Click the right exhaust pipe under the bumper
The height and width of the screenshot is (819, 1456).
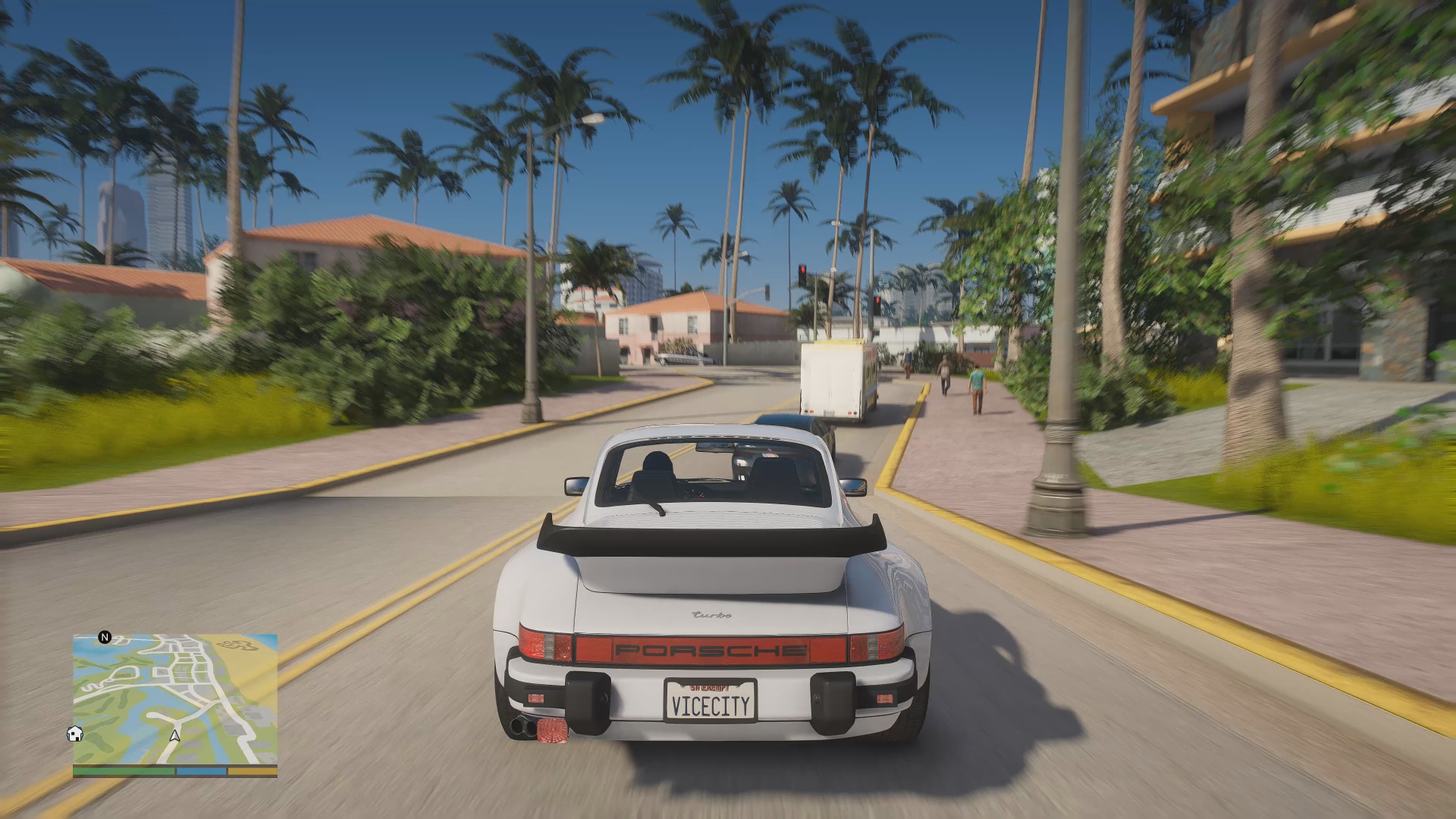531,726
